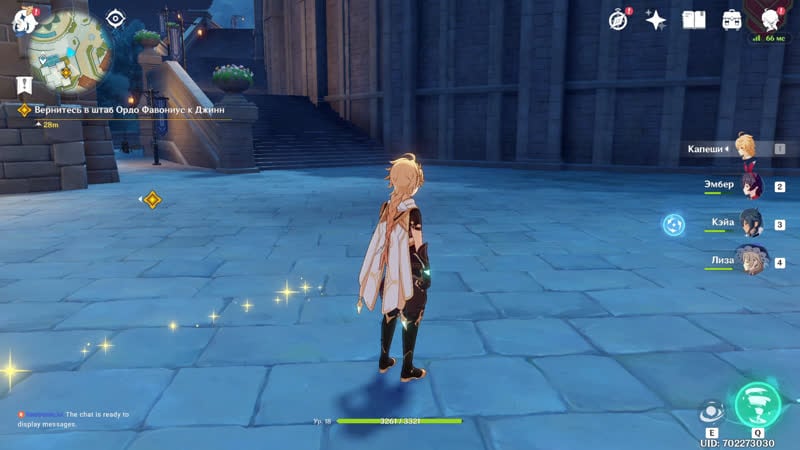Open the character profile silhouette icon

click(x=772, y=19)
